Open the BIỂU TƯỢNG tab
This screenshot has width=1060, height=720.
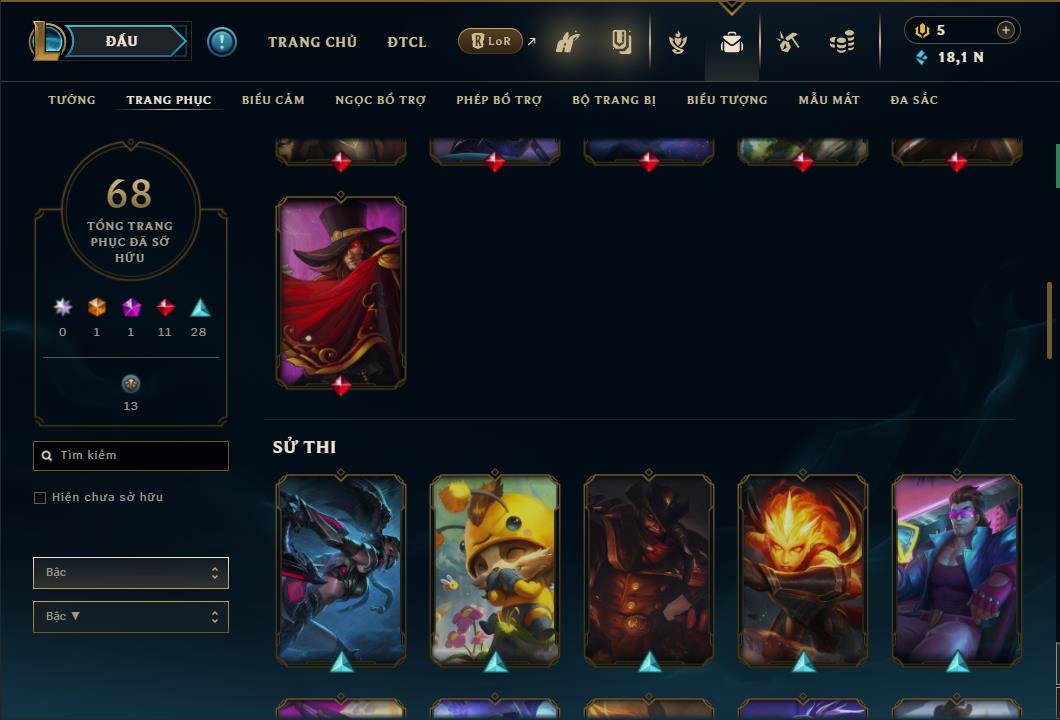tap(727, 100)
